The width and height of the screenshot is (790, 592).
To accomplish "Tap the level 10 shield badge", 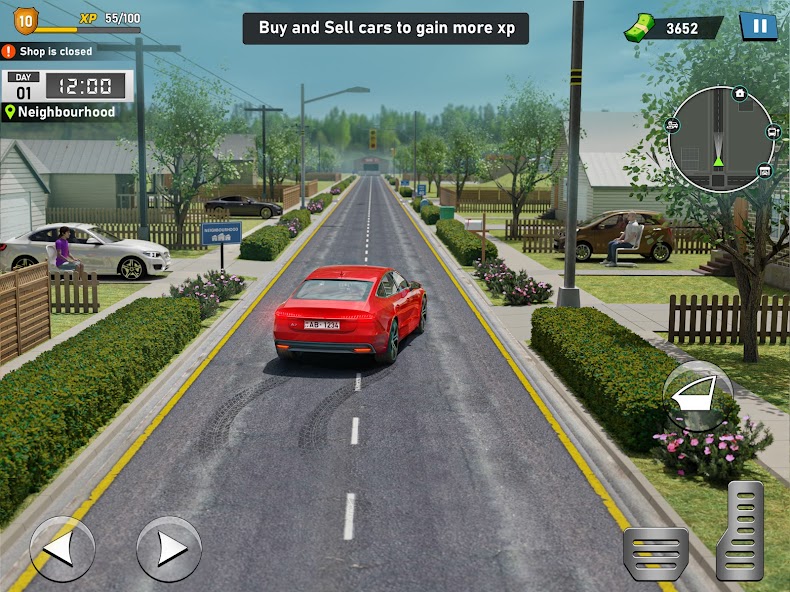I will (25, 19).
